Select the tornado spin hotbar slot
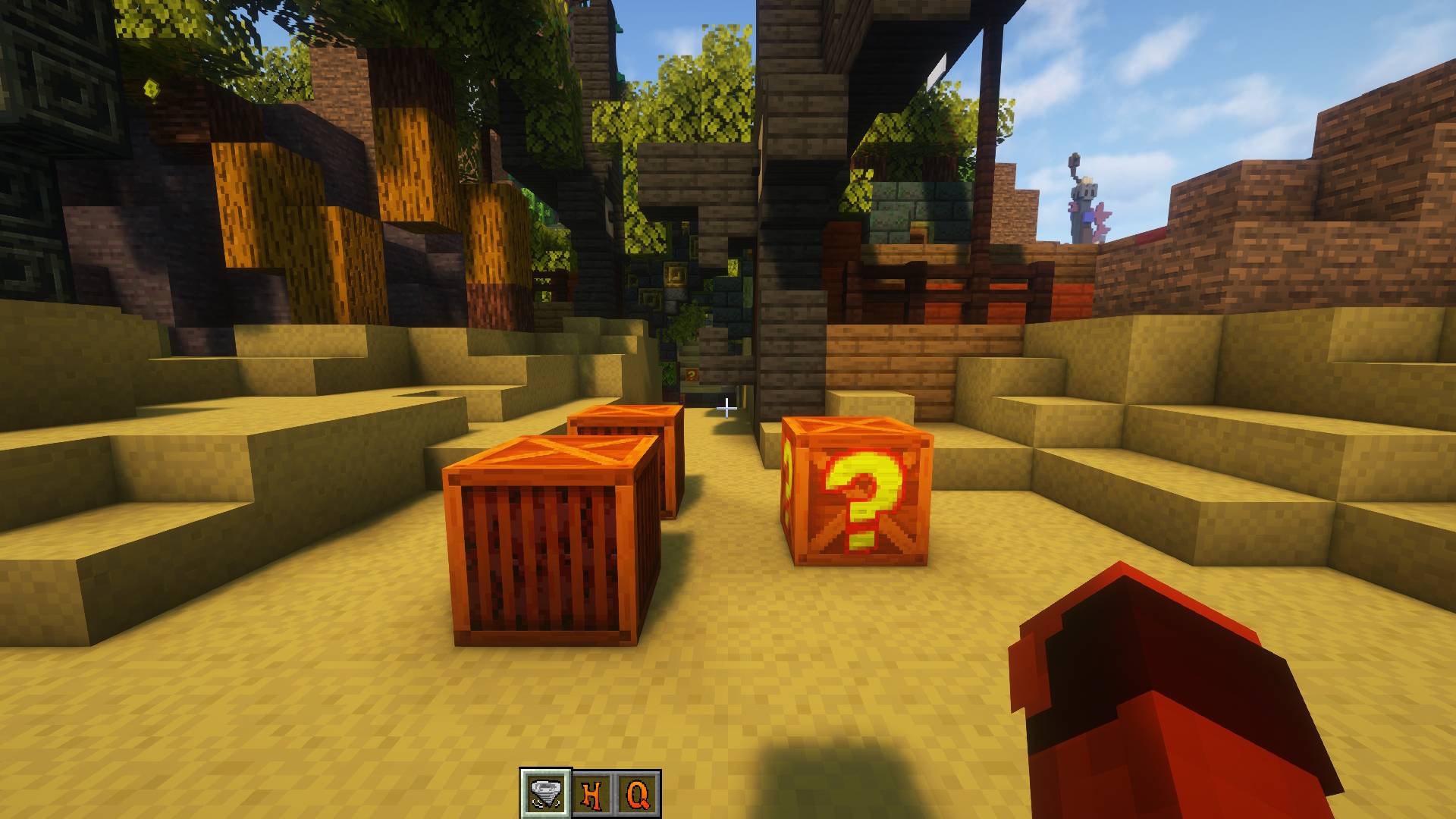1456x819 pixels. (544, 793)
